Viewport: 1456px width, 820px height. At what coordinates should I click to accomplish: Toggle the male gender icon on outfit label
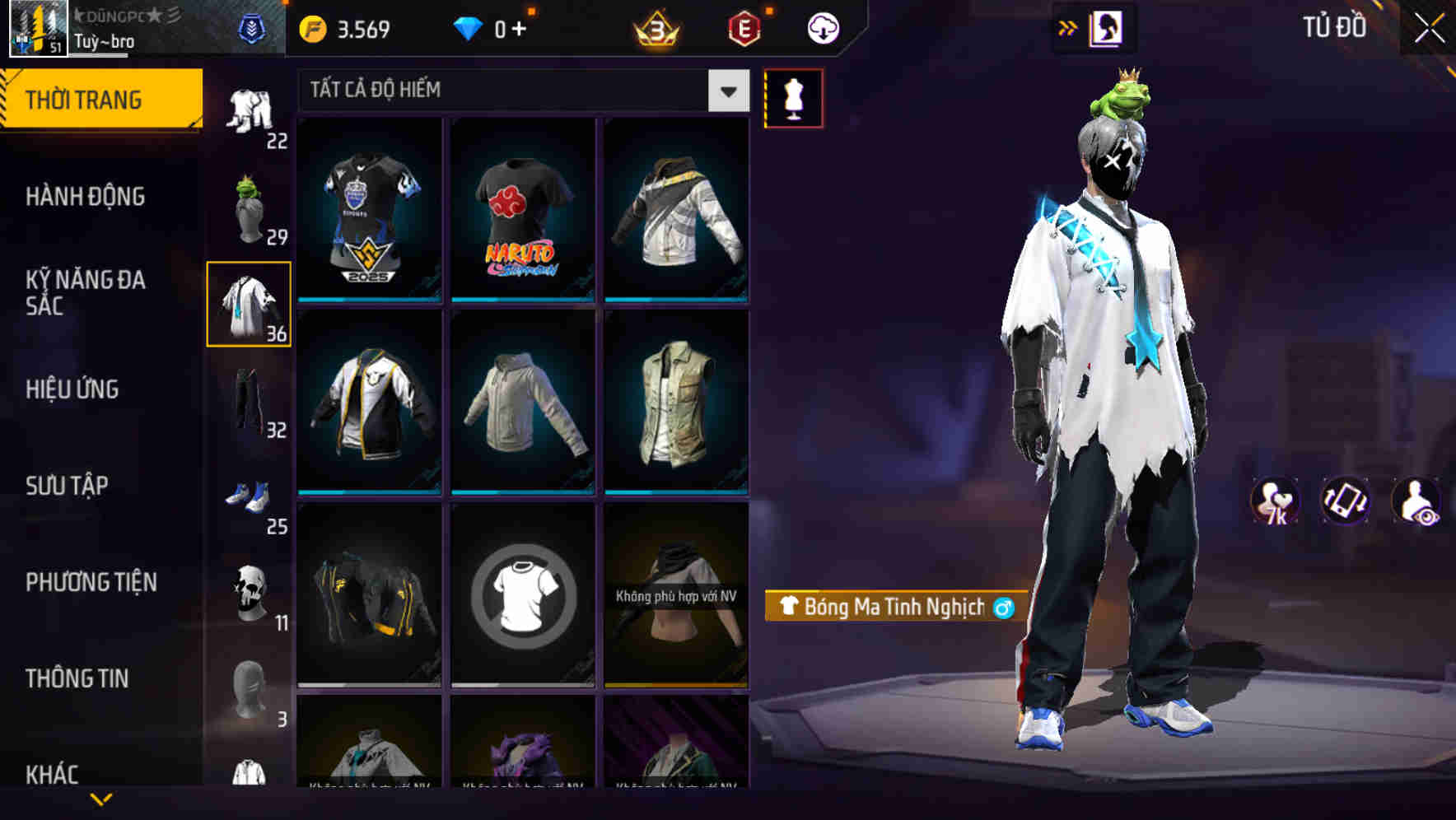tap(1001, 606)
